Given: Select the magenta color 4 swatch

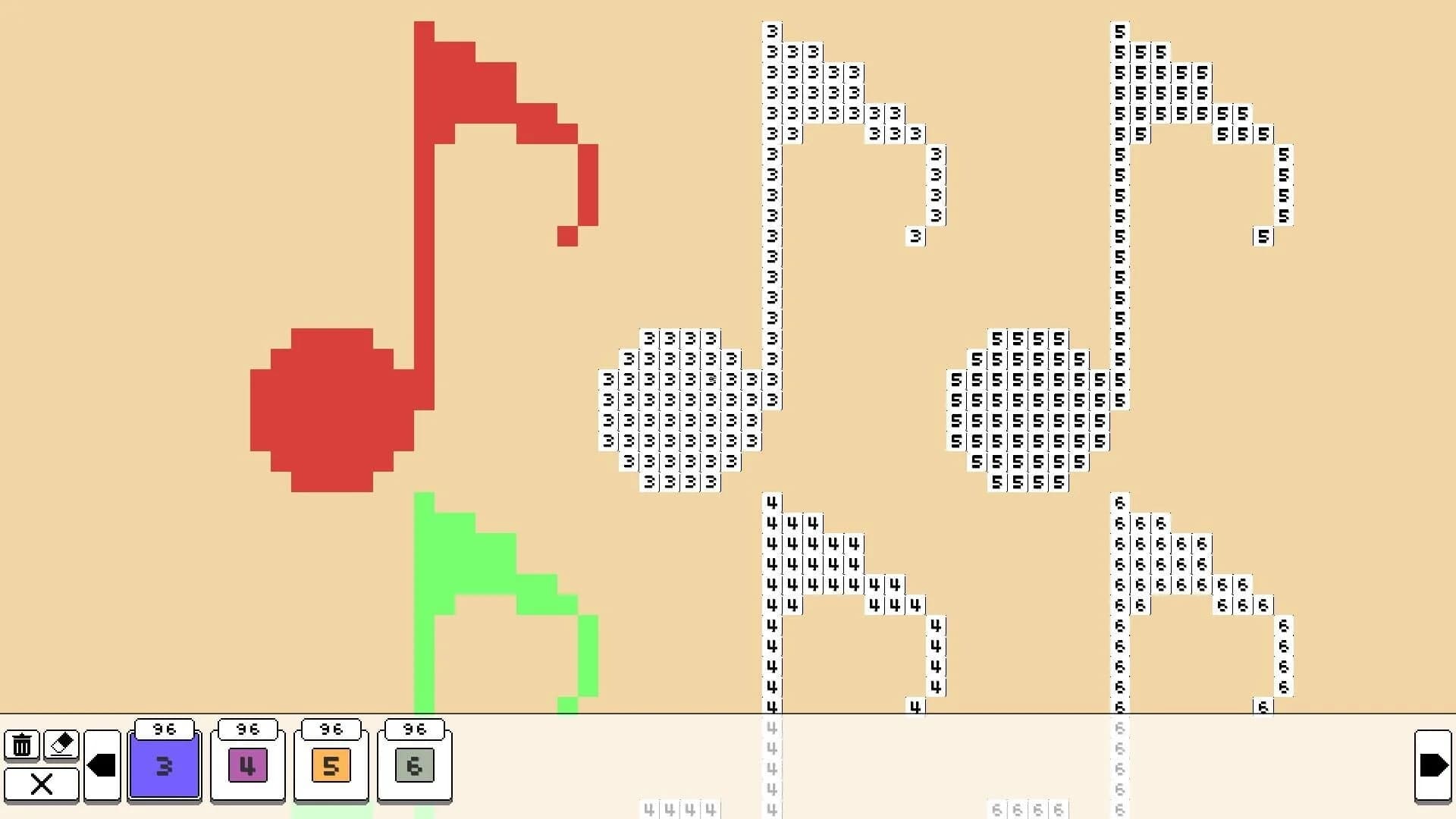Looking at the screenshot, I should pyautogui.click(x=247, y=765).
